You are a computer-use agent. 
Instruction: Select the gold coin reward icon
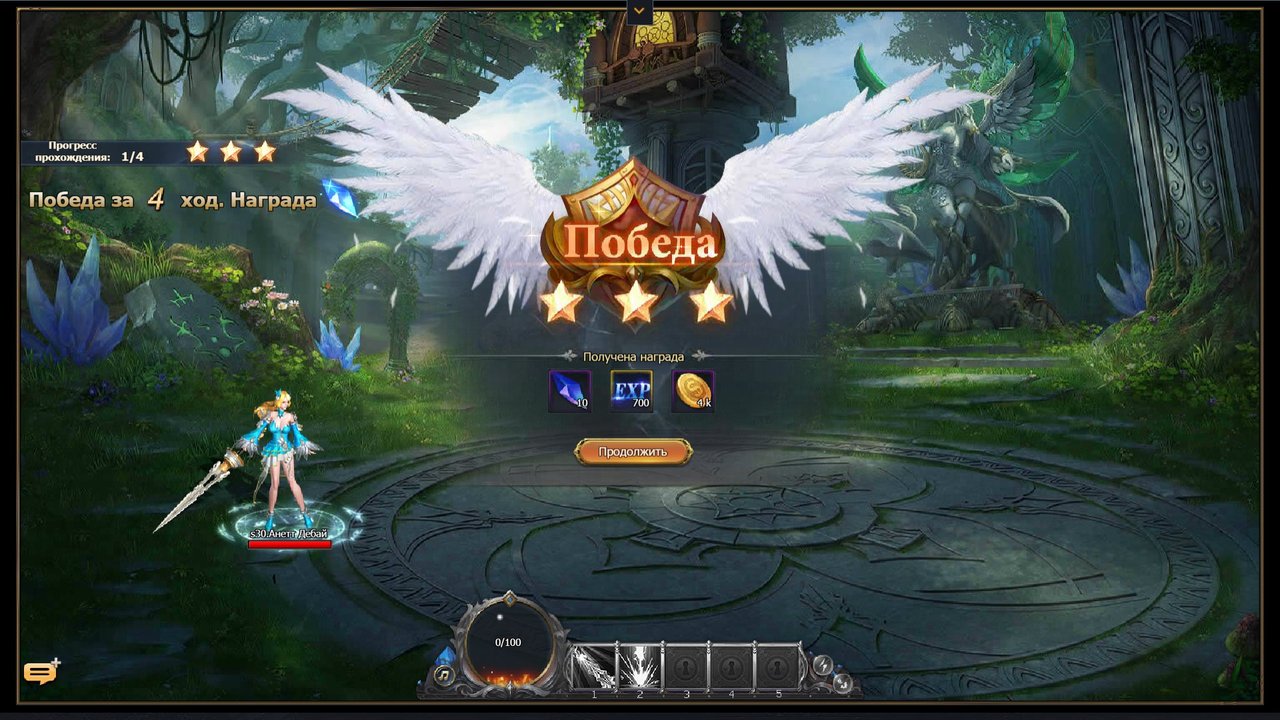692,391
